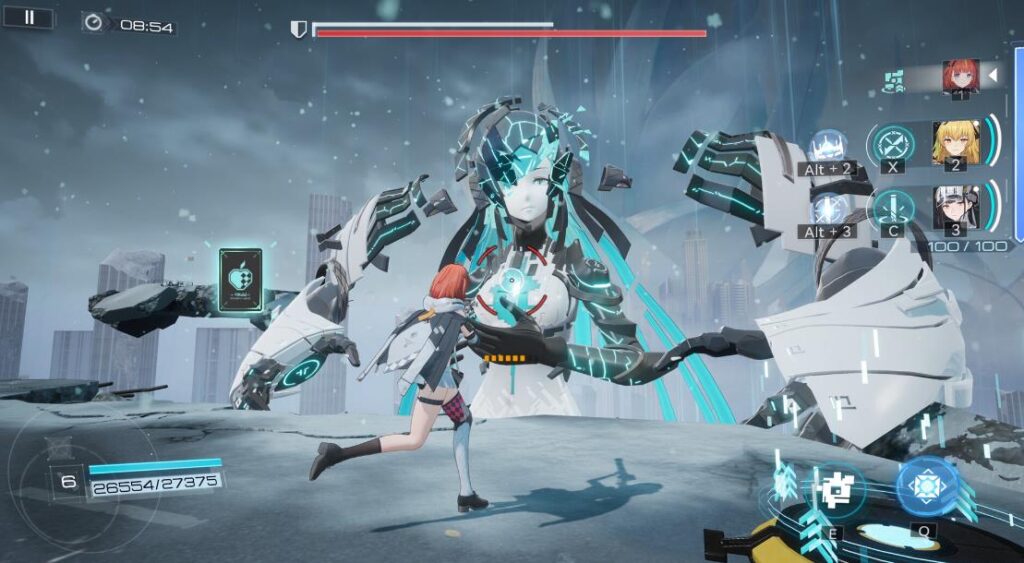
Task: Use the pixelated white skill icon
Action: [x=835, y=490]
